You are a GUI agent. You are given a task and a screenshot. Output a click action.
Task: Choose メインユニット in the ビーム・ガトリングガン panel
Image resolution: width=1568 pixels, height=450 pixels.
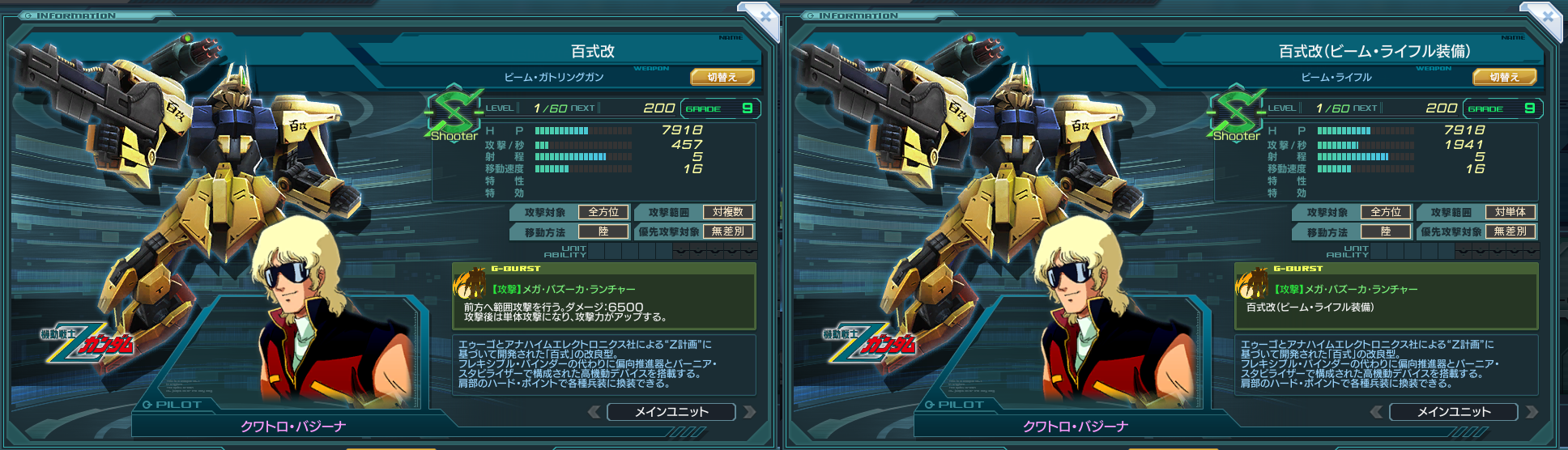coord(671,412)
